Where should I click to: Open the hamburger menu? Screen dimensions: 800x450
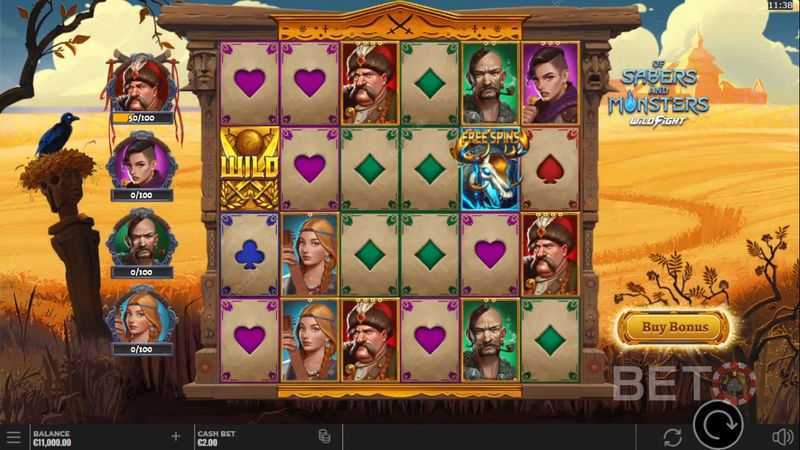click(x=13, y=437)
